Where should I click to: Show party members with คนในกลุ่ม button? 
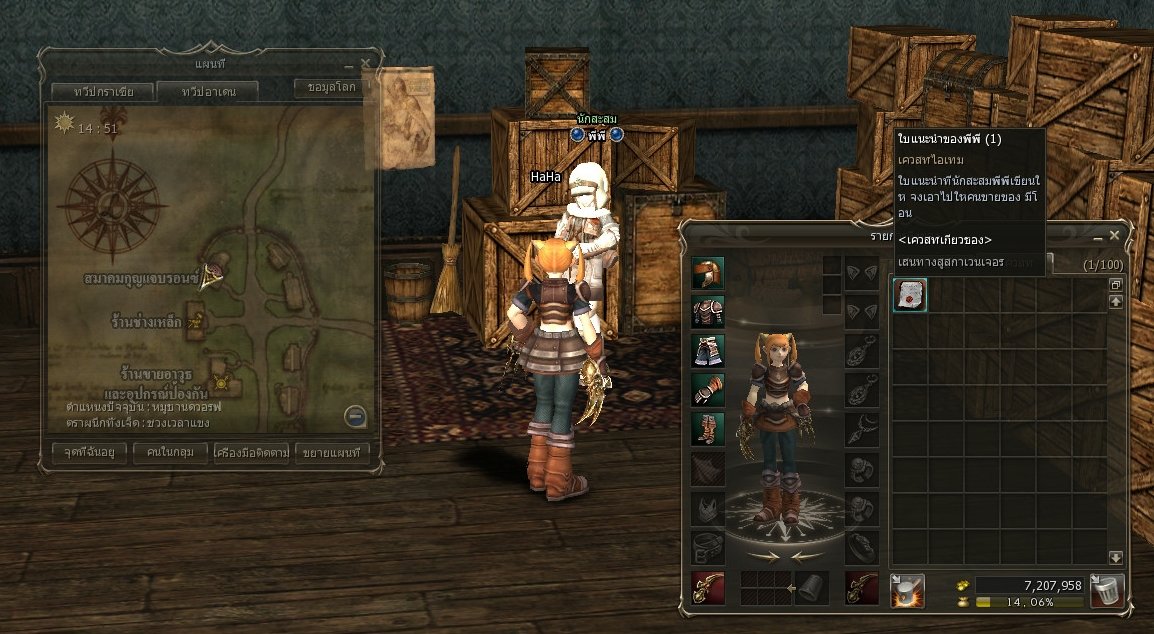tap(170, 453)
